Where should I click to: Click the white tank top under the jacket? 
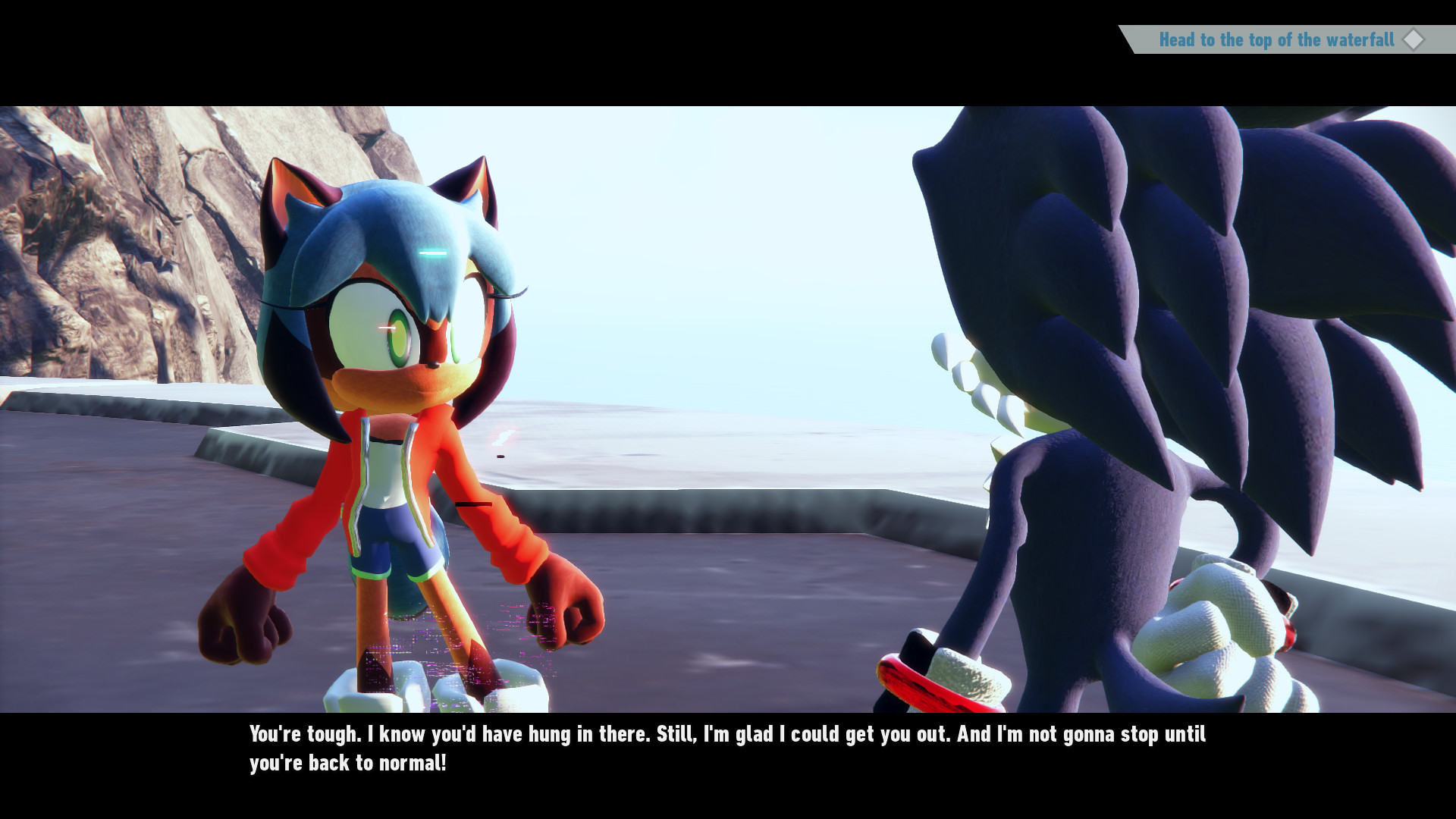point(387,470)
